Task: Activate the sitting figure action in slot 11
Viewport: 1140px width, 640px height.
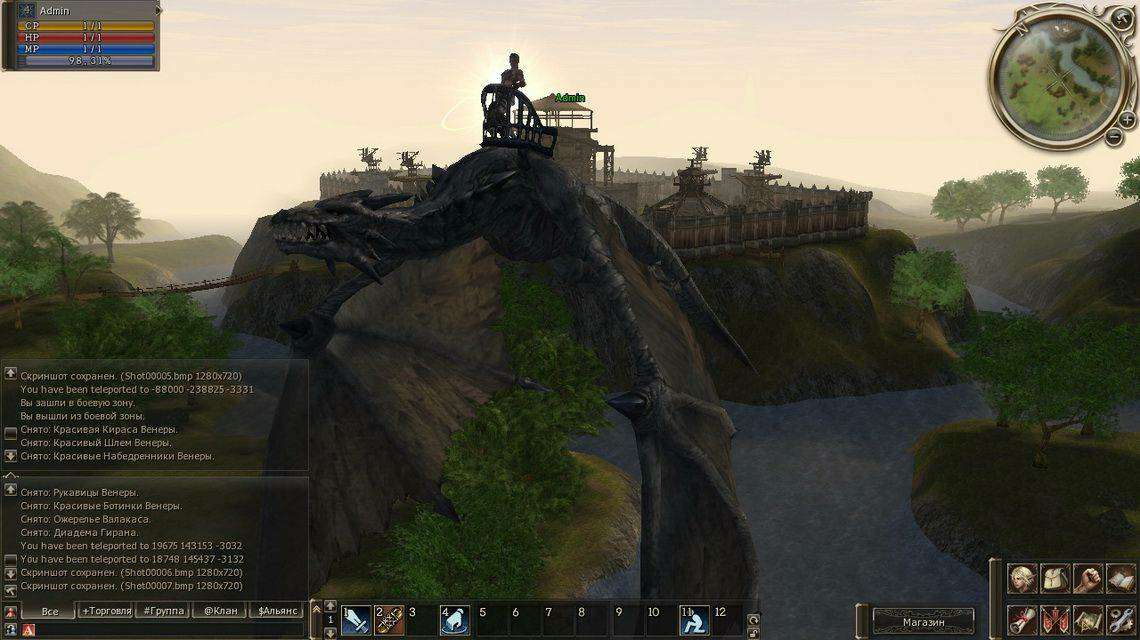Action: 694,621
